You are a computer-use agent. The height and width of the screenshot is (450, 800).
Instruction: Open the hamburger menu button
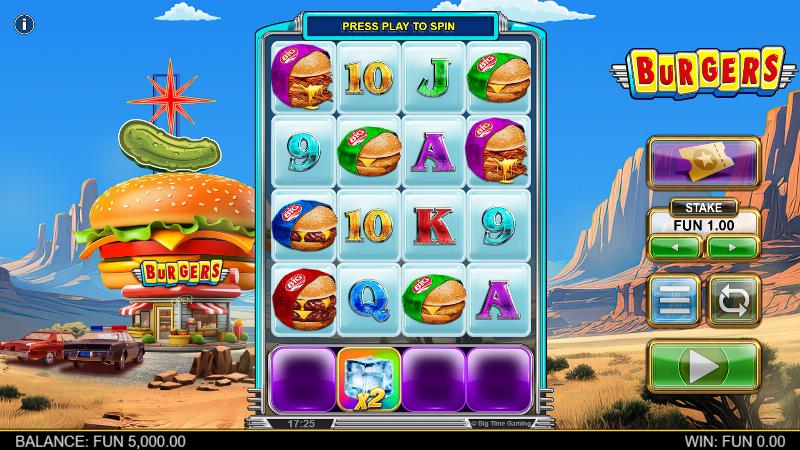(672, 300)
